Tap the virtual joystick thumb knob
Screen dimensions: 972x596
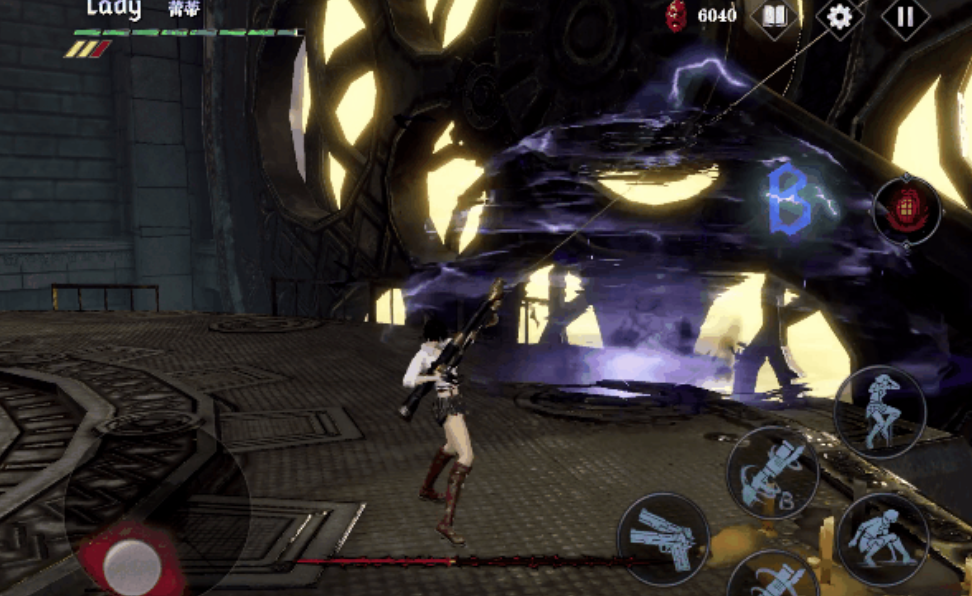[132, 565]
